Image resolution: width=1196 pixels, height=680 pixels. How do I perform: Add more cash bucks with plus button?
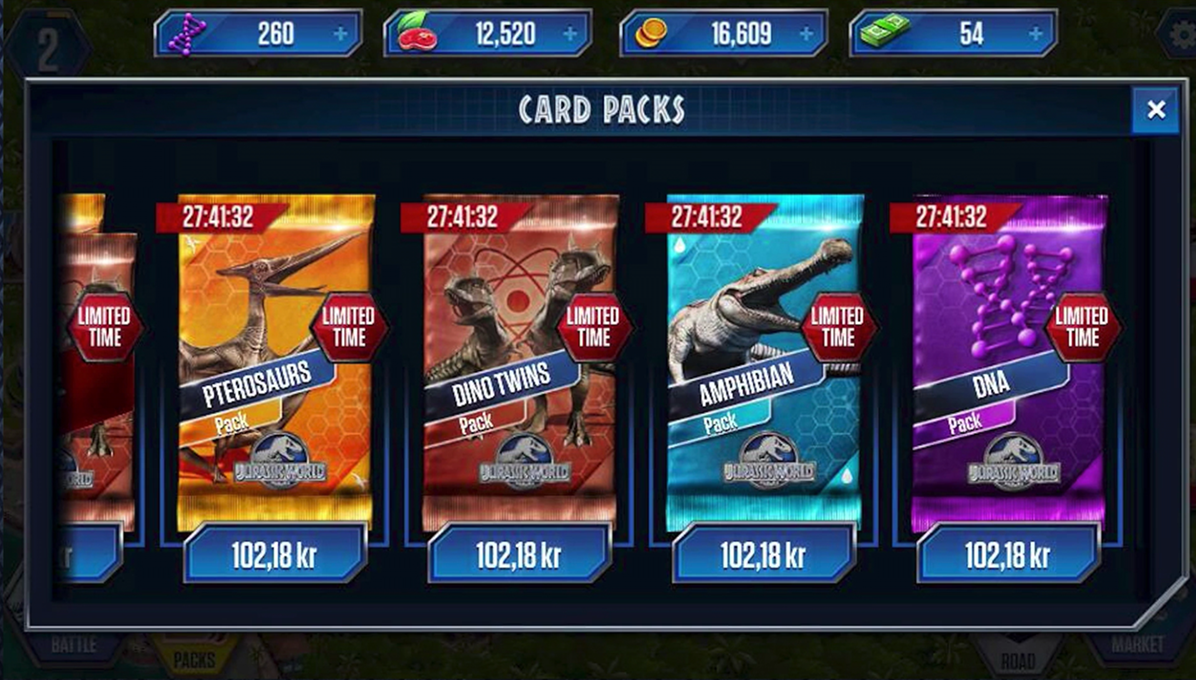pos(1036,34)
